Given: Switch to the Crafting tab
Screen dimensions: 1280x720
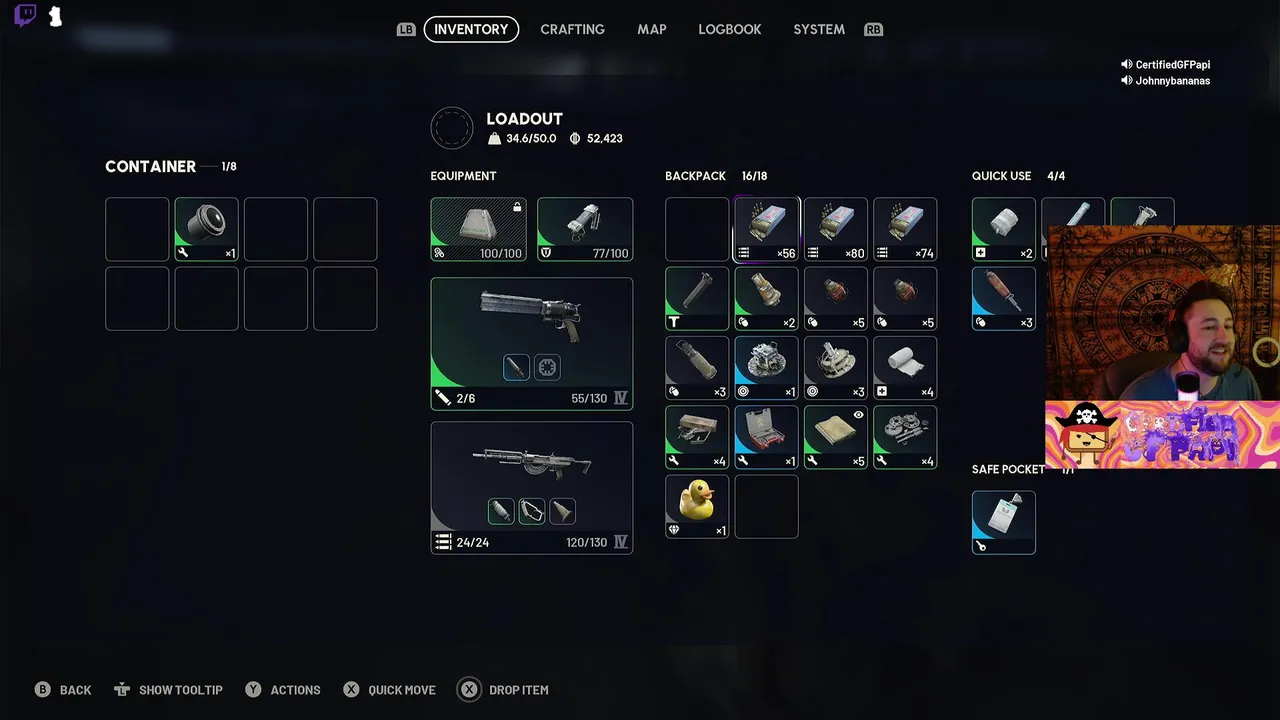Looking at the screenshot, I should point(572,29).
